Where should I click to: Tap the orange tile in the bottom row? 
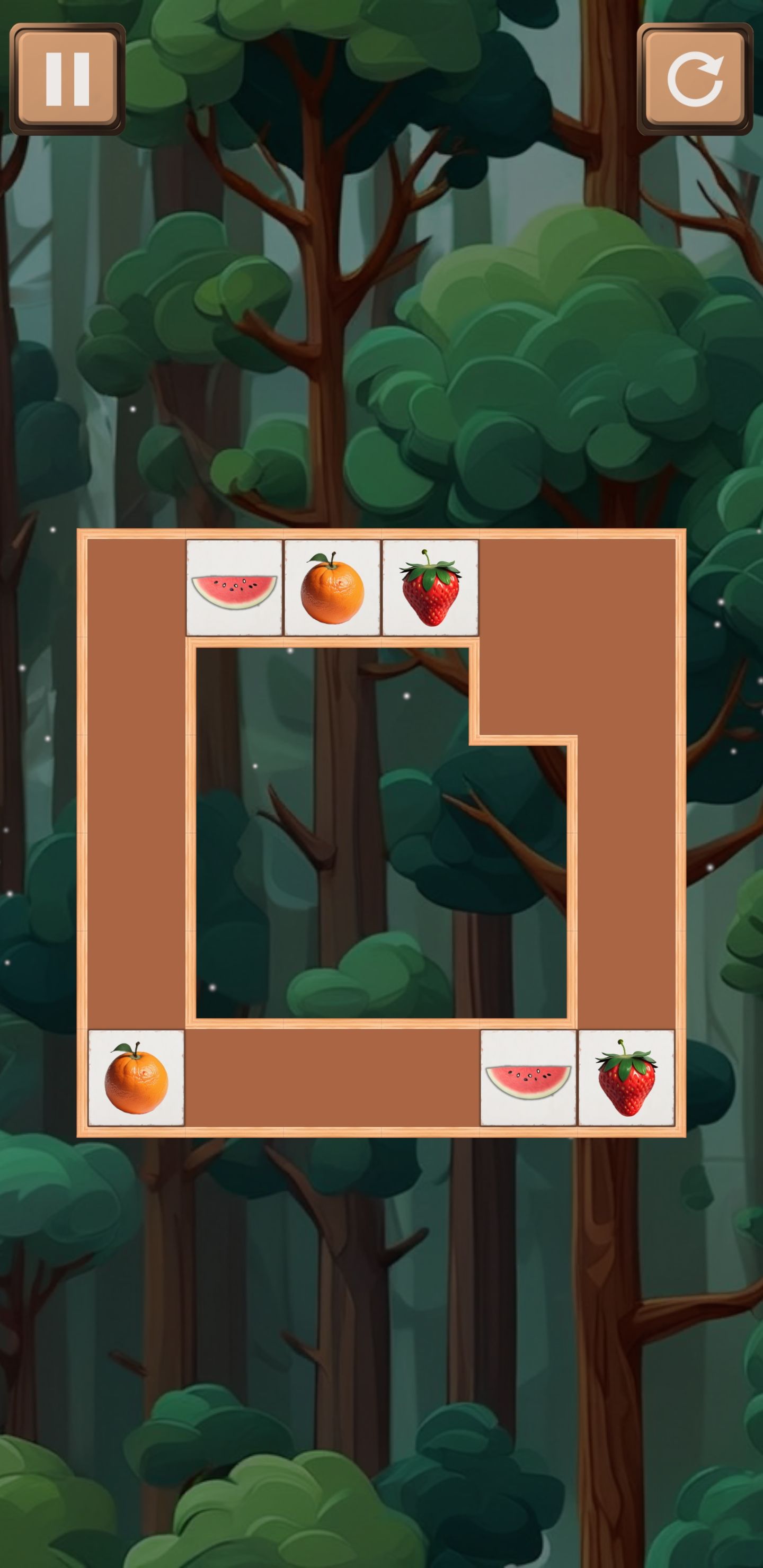tap(136, 1078)
